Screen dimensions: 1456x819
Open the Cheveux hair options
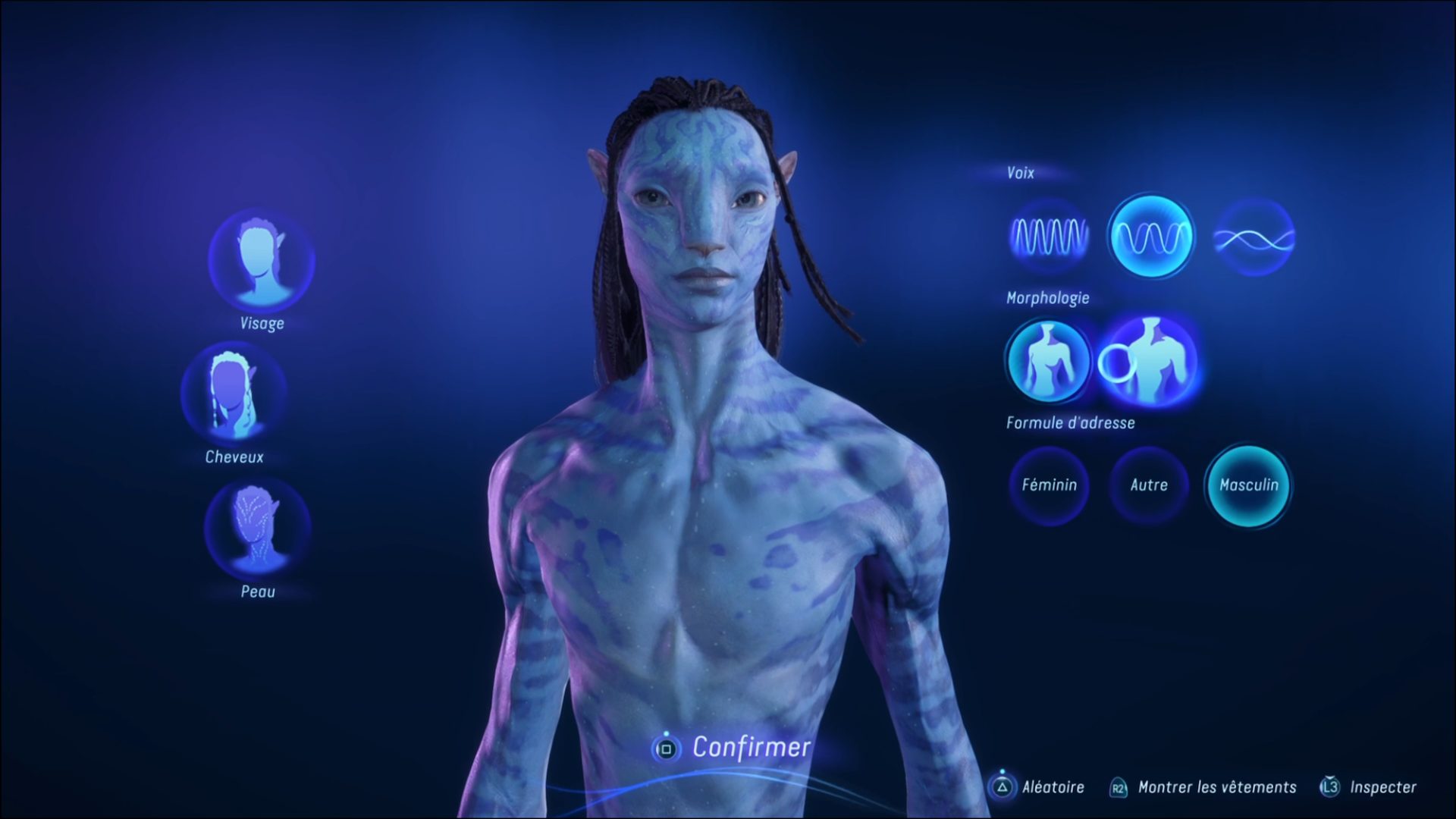(x=234, y=394)
